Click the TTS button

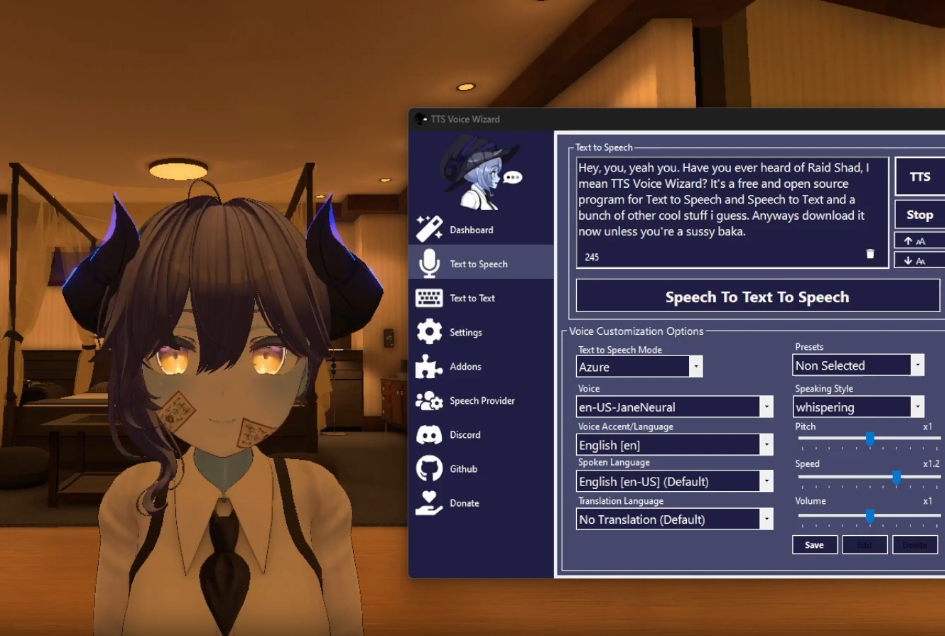[x=919, y=177]
